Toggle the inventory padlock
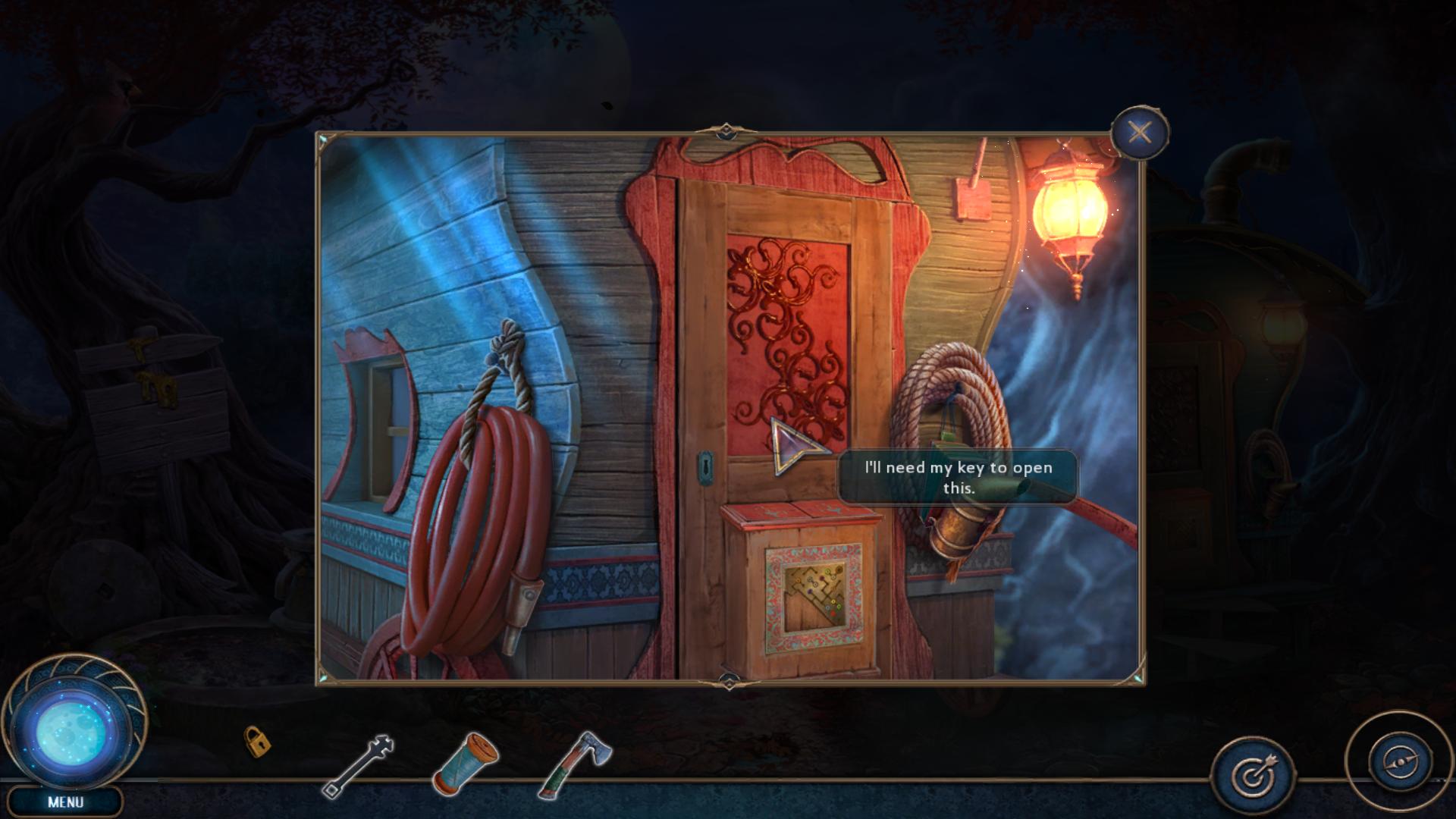Viewport: 1456px width, 819px height. (x=257, y=742)
